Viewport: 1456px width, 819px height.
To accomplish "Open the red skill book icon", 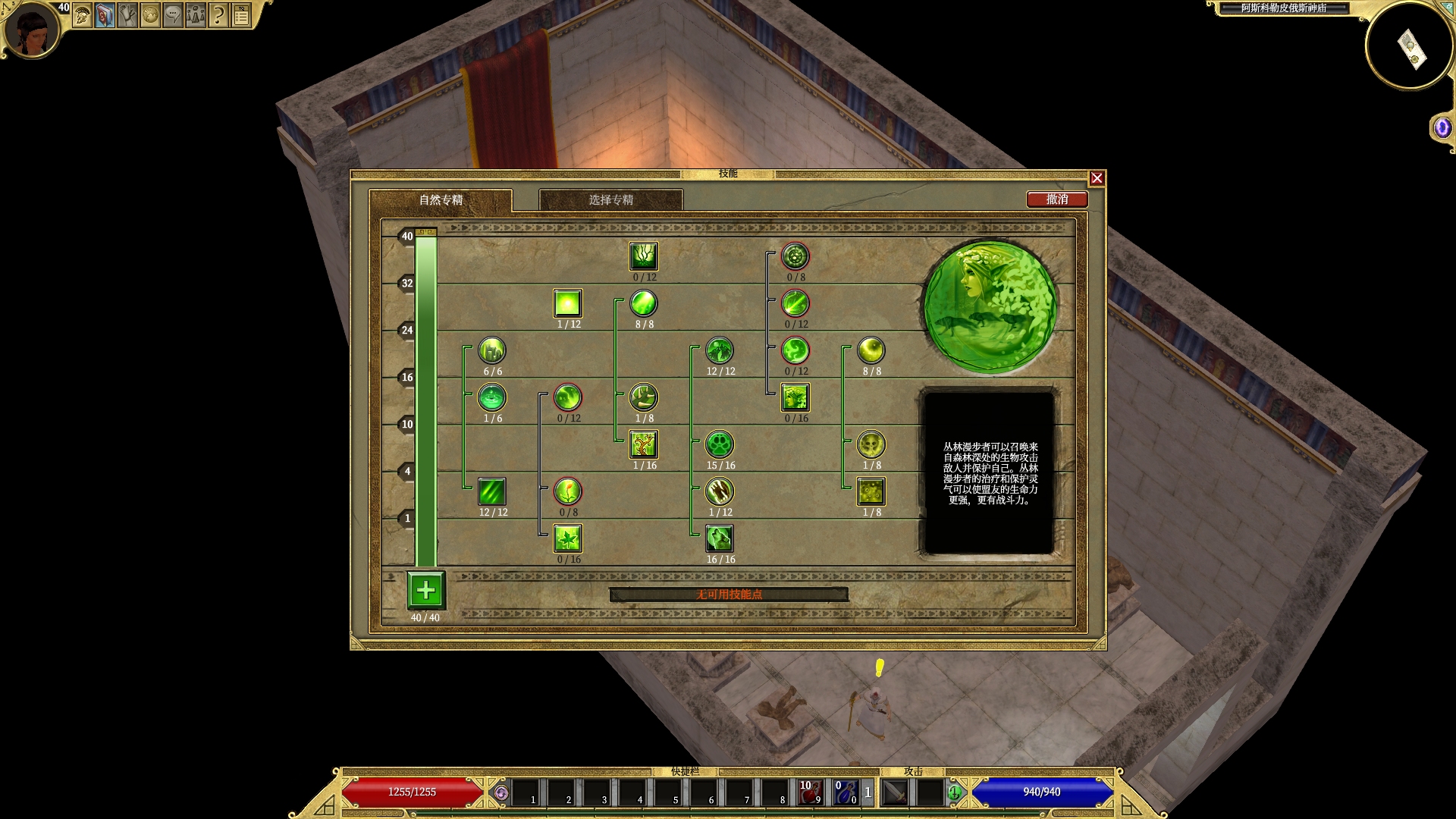I will 105,15.
